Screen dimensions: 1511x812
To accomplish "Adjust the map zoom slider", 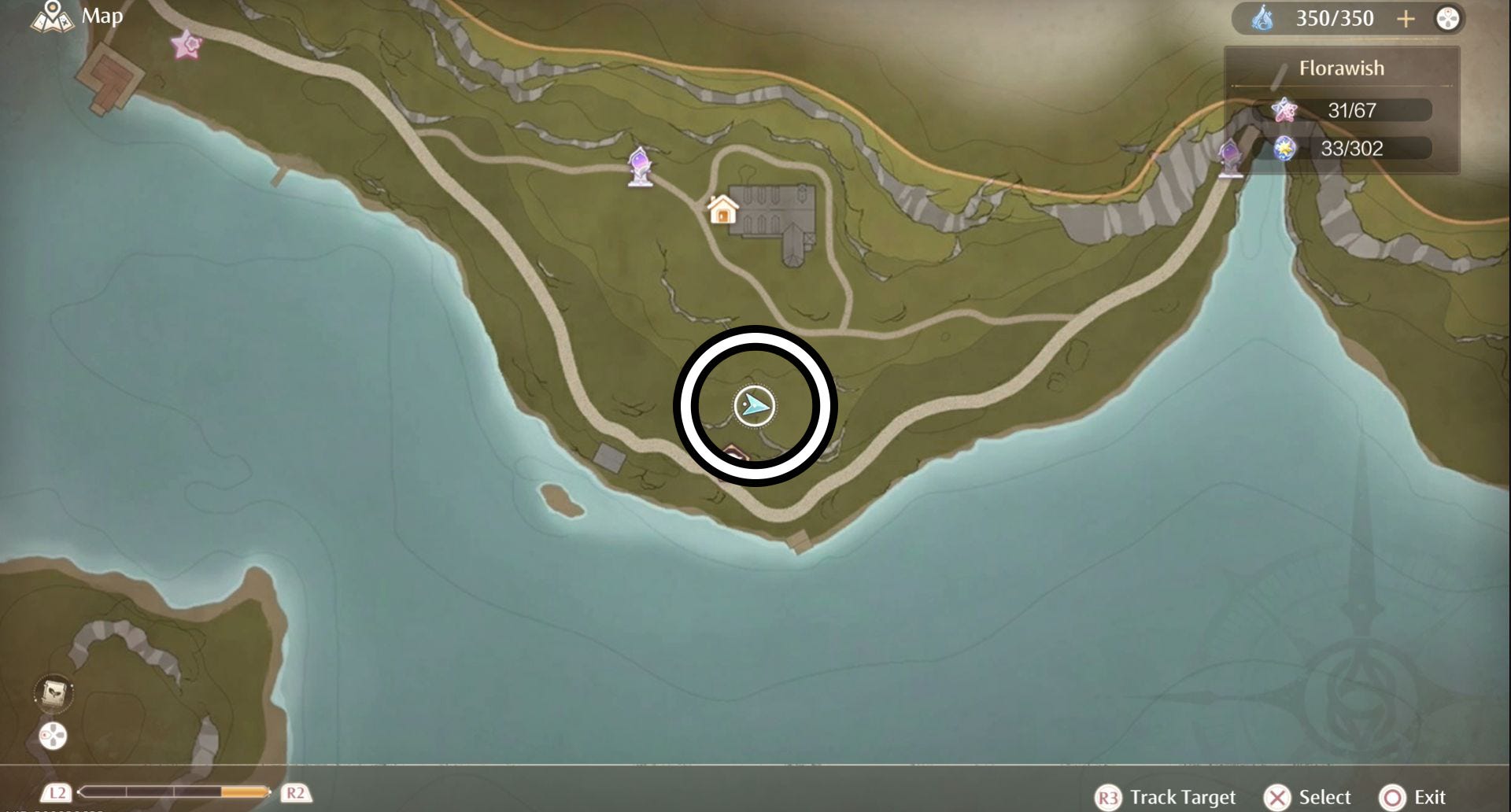I will click(175, 792).
